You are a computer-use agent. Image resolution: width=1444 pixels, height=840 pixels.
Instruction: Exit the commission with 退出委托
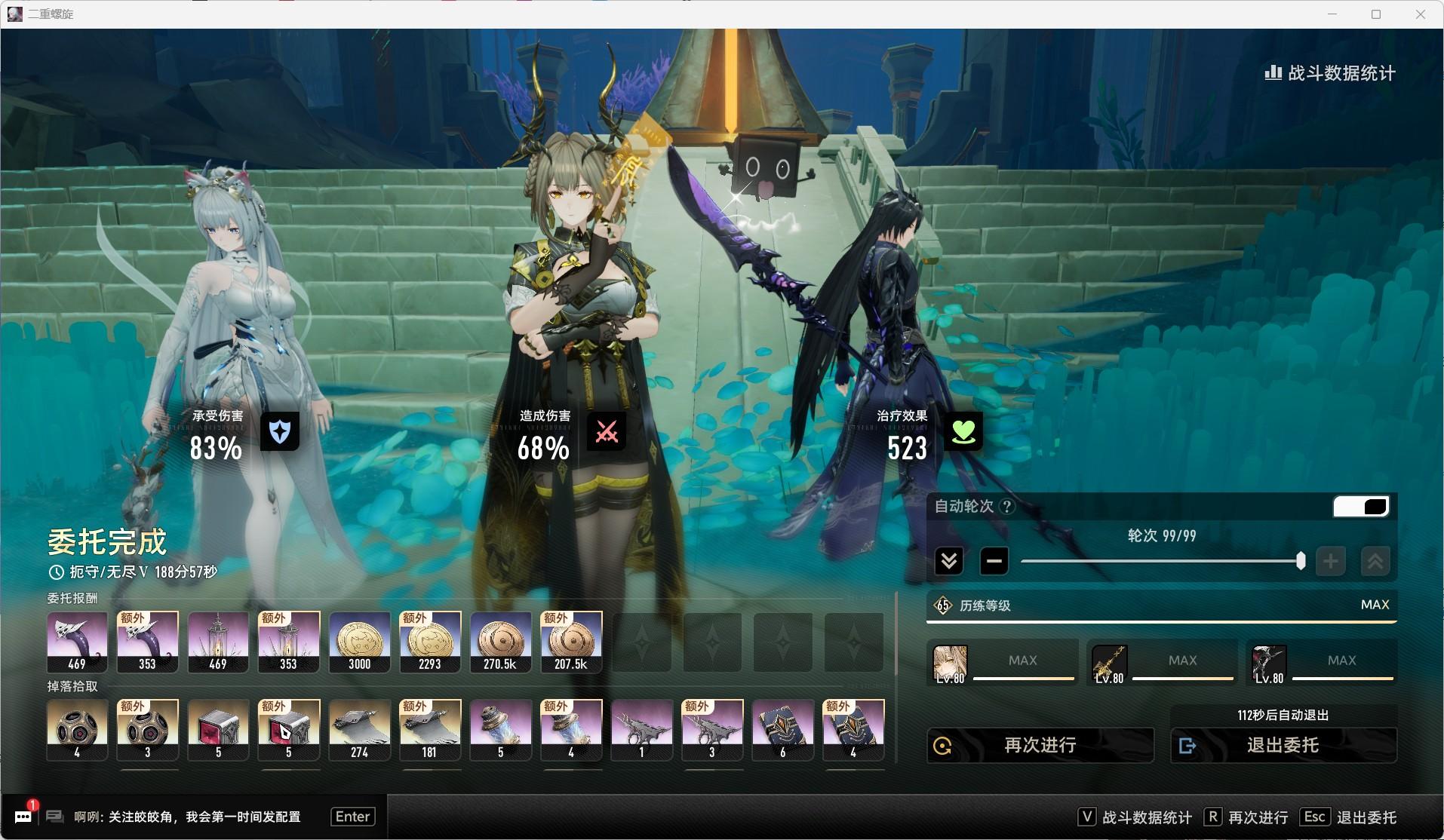(1283, 745)
